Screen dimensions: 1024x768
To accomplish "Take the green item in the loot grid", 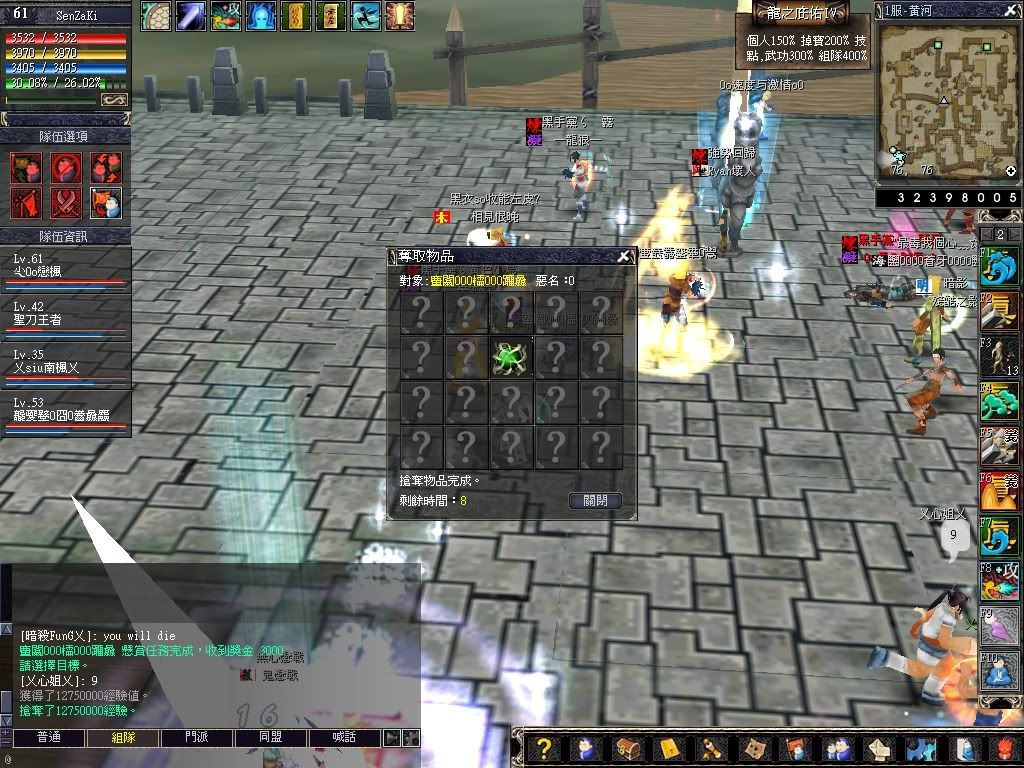I will click(x=510, y=358).
